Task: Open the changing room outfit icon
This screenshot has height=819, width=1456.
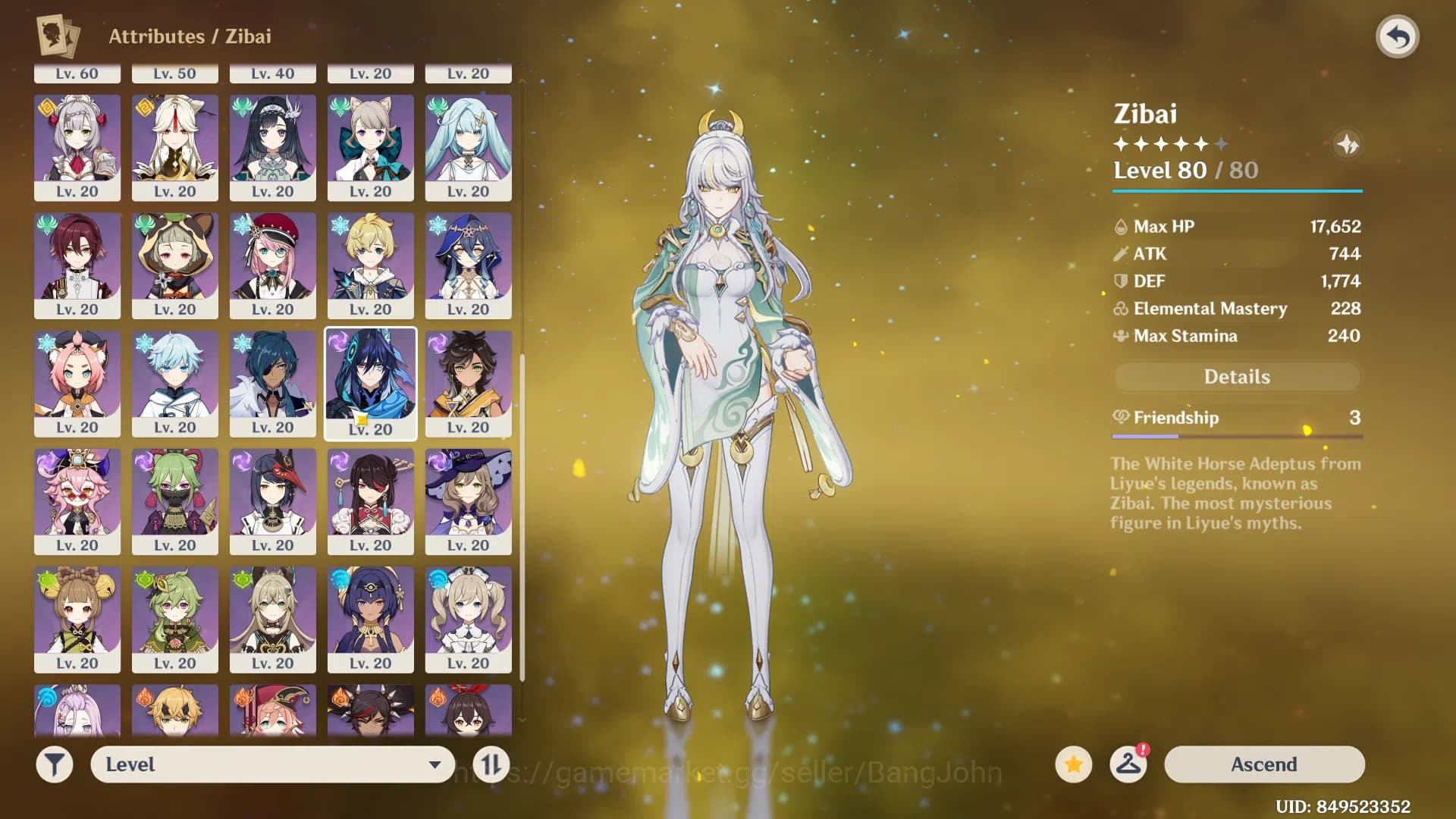Action: pos(1128,764)
